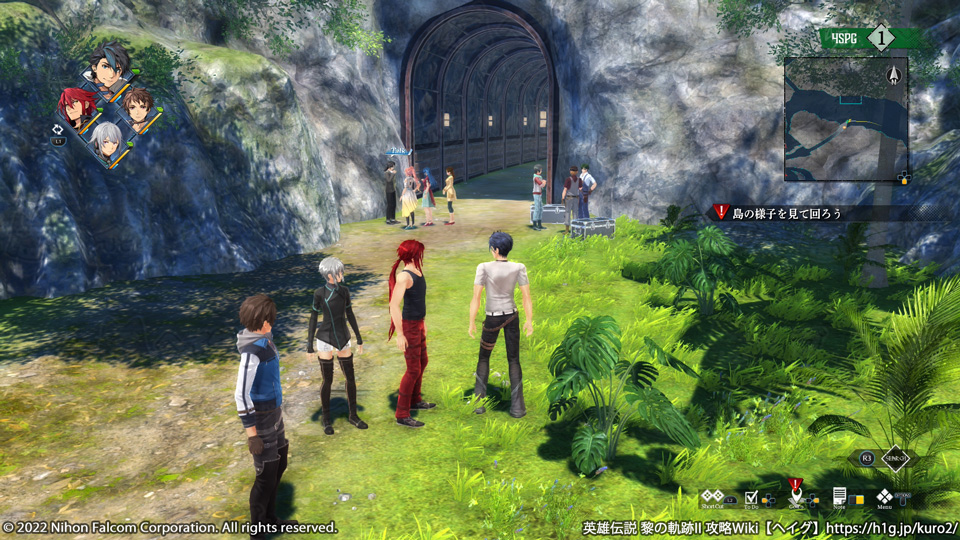The image size is (960, 540).
Task: Select the quest objective tracker with red exclamation
Action: click(775, 212)
